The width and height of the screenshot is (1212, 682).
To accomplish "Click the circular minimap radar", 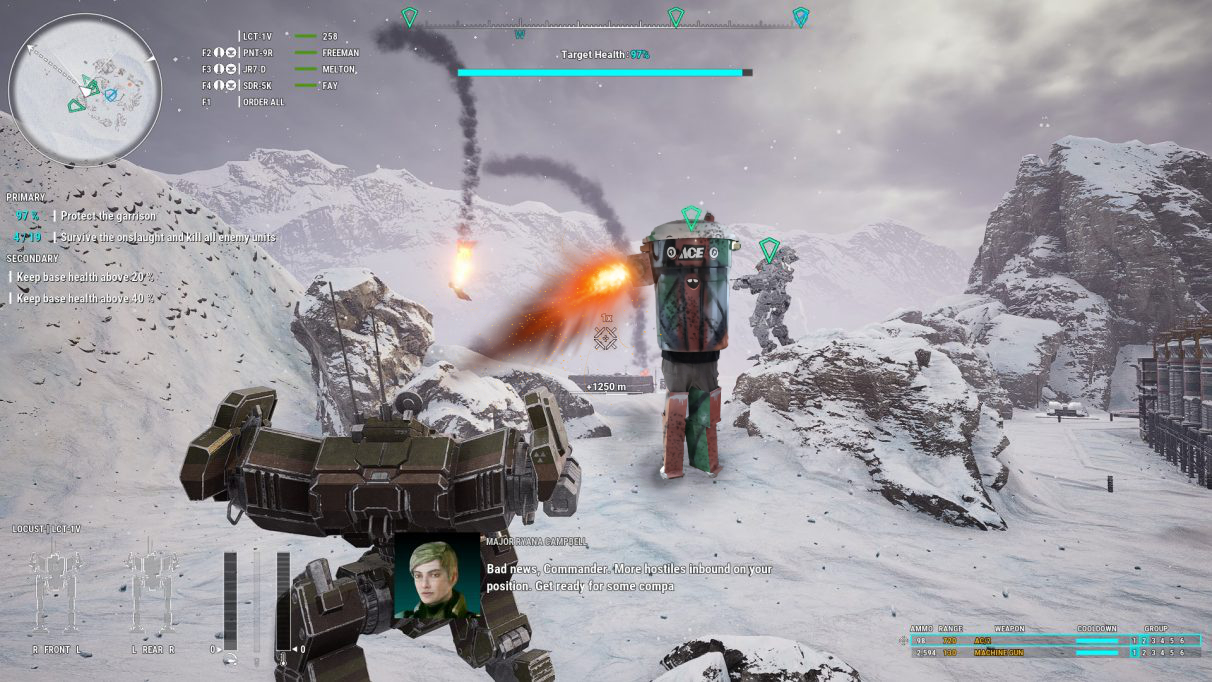I will [x=85, y=88].
